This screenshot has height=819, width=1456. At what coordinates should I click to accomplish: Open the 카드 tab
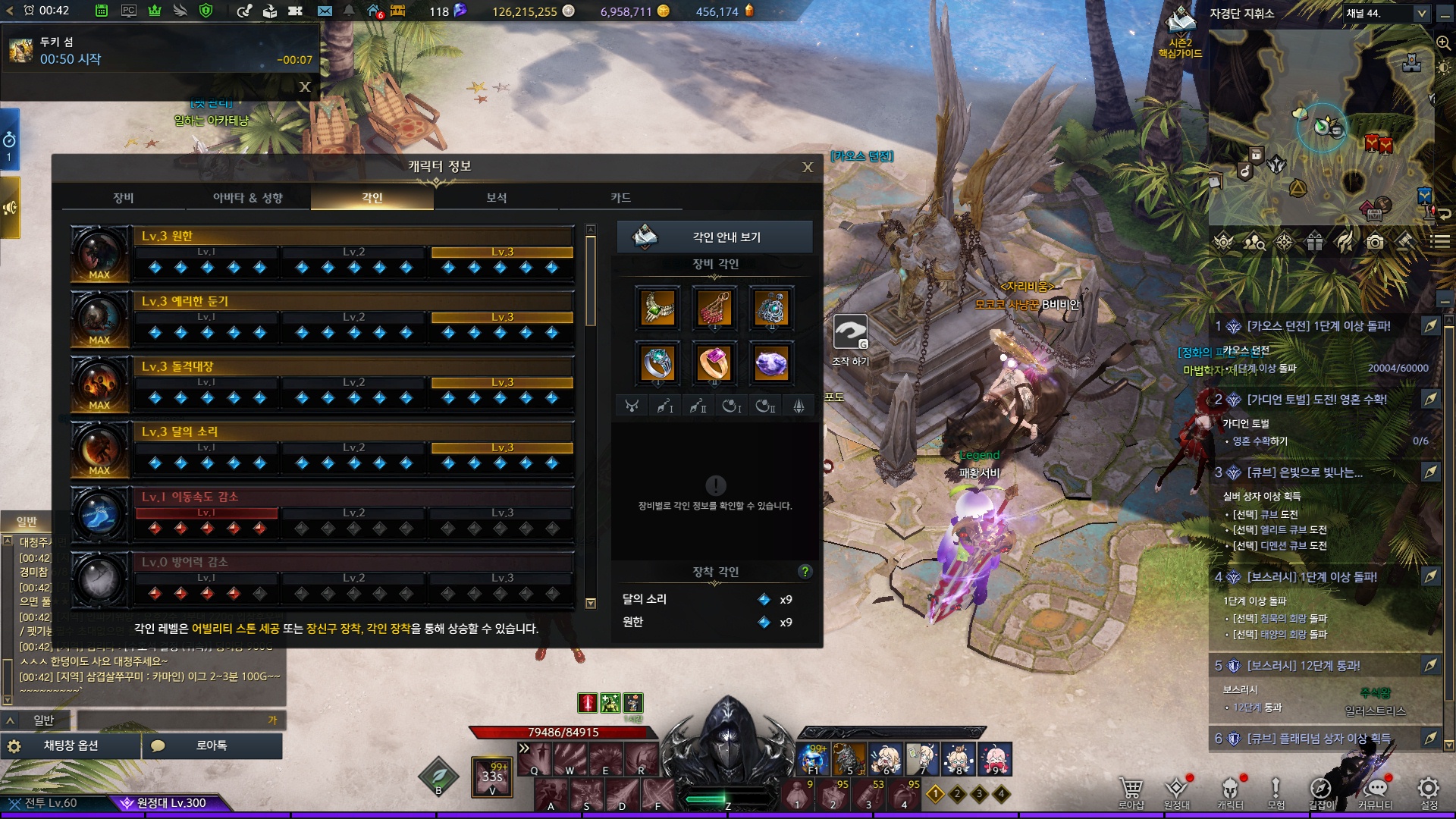coord(621,198)
